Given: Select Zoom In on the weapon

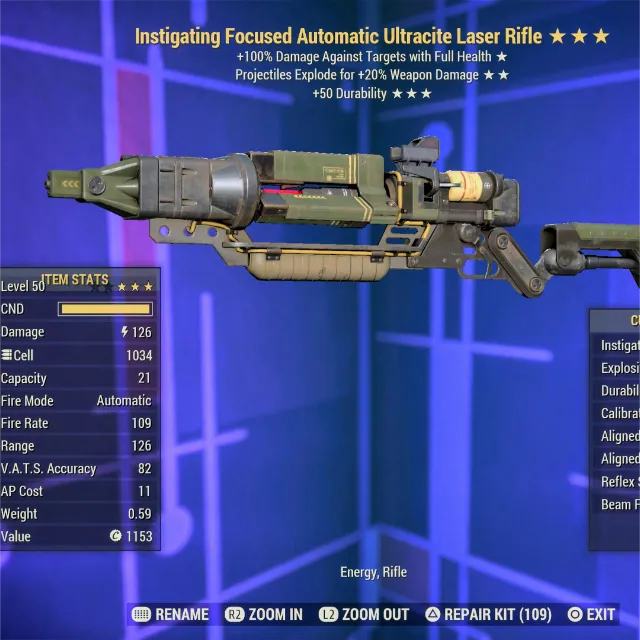Looking at the screenshot, I should [x=264, y=614].
